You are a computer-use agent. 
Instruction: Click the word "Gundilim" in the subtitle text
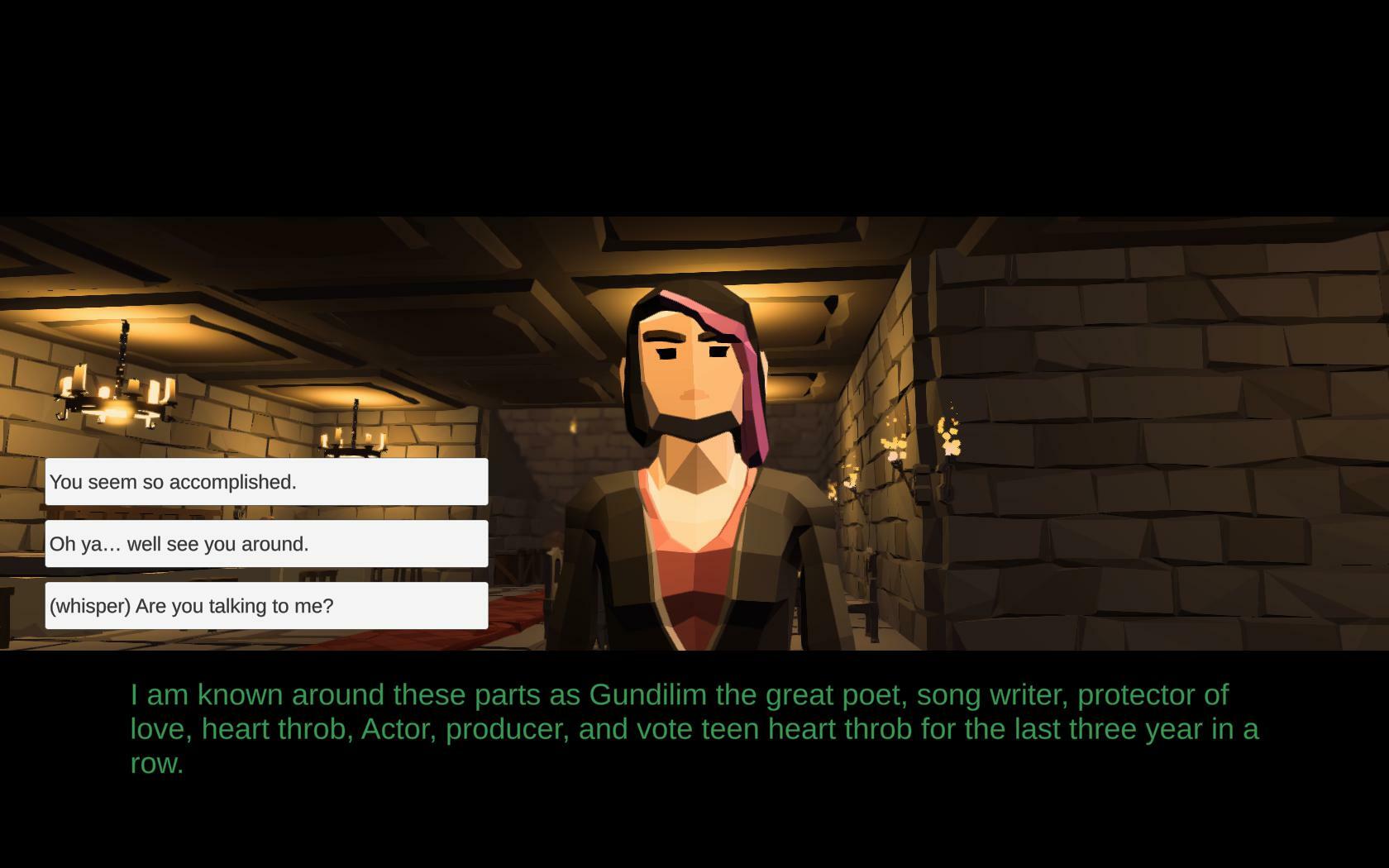pos(645,694)
